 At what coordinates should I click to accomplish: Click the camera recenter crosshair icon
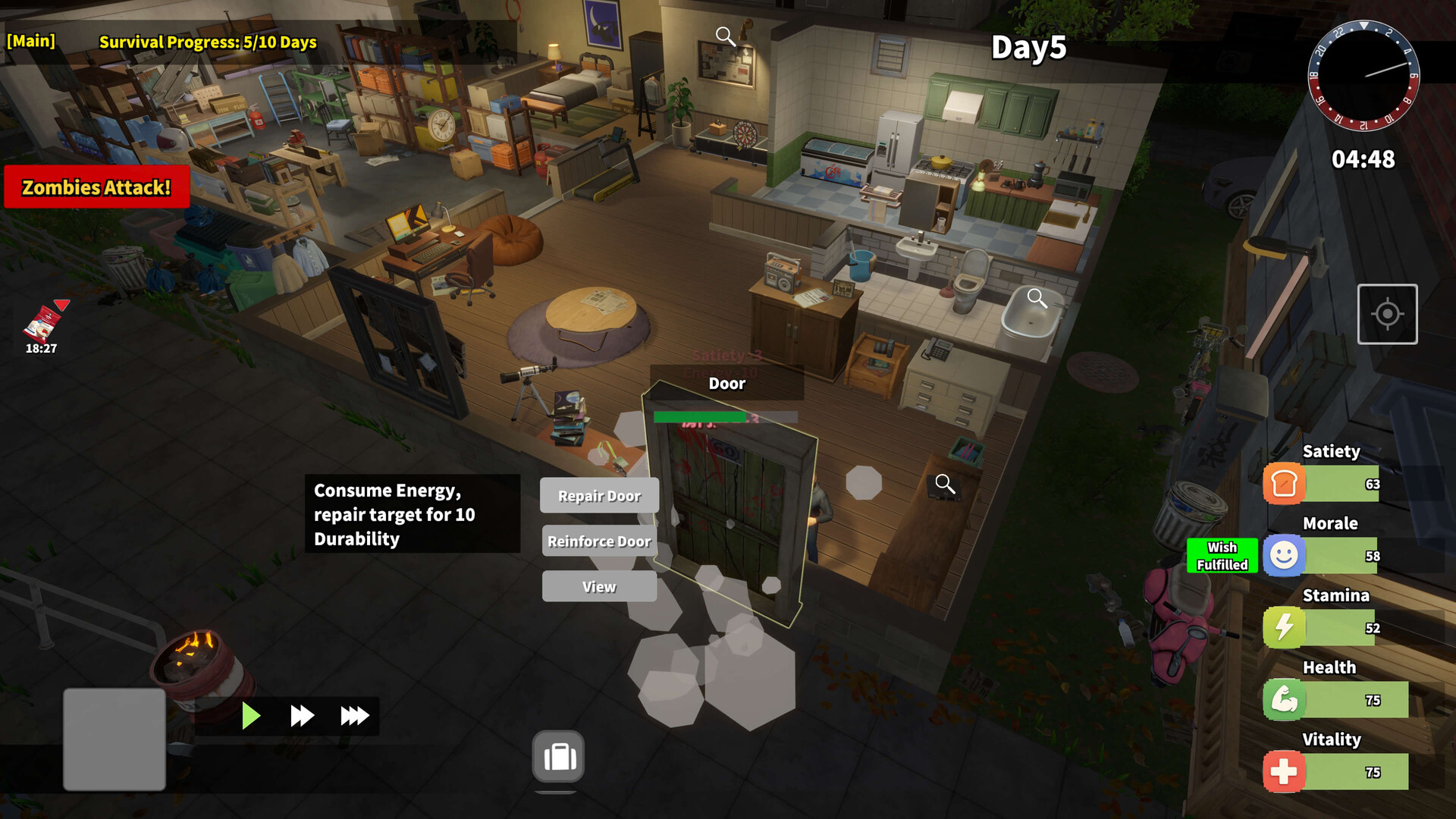point(1388,314)
